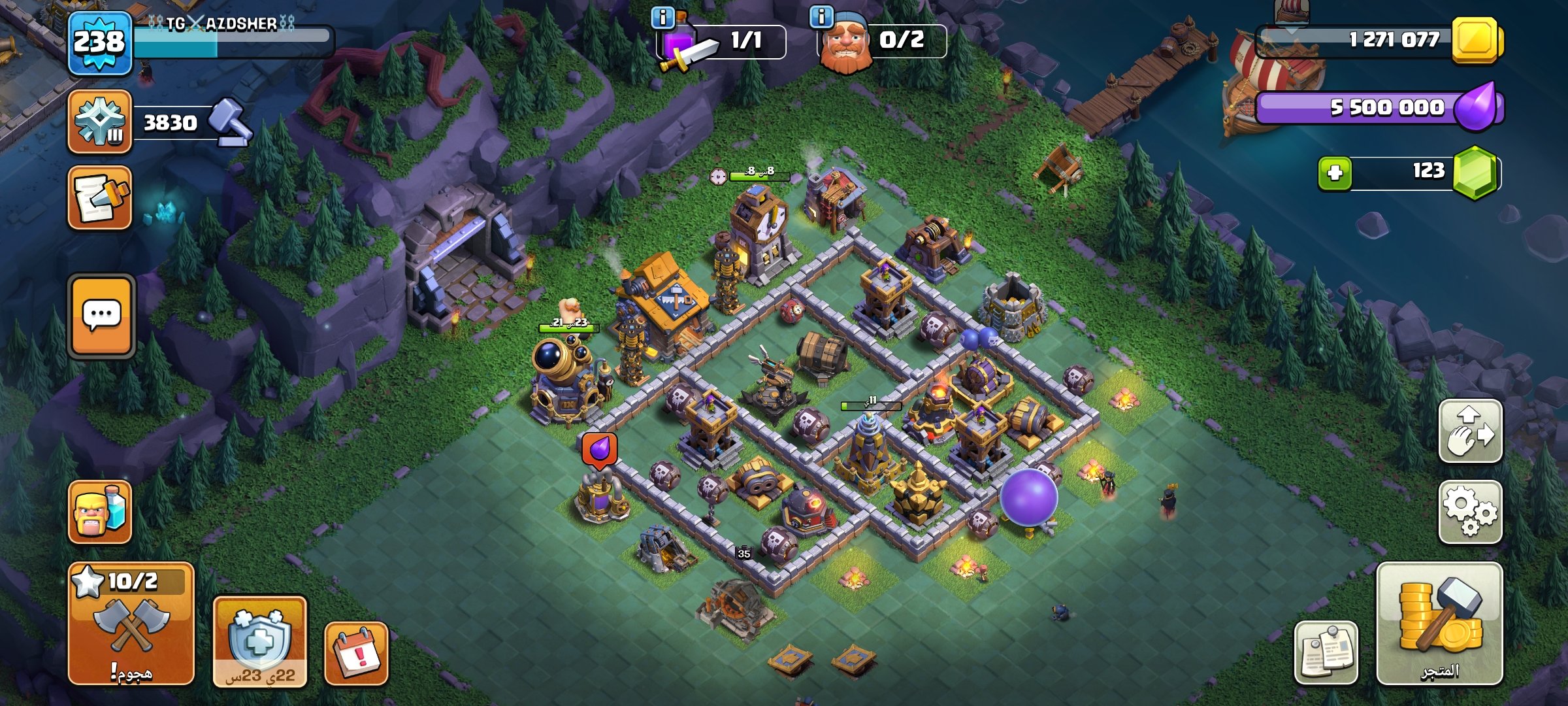The width and height of the screenshot is (1568, 706).
Task: Open the pinned notes paper button
Action: [1326, 652]
